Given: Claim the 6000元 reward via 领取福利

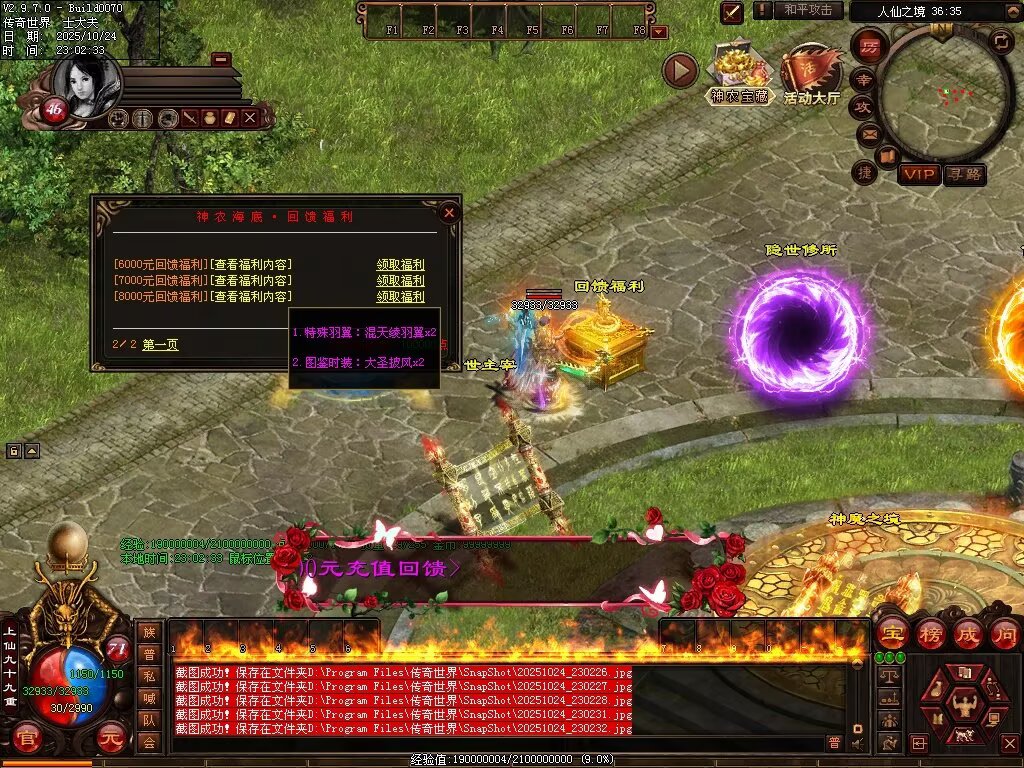Looking at the screenshot, I should pyautogui.click(x=400, y=265).
